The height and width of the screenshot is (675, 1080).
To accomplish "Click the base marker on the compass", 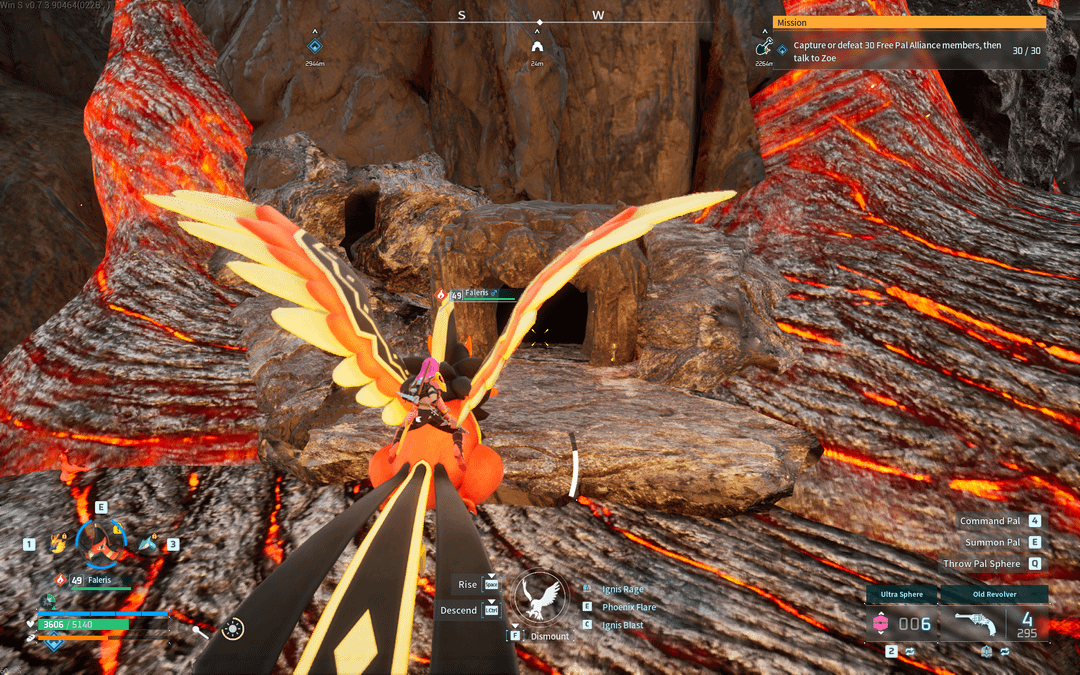I will pos(538,46).
